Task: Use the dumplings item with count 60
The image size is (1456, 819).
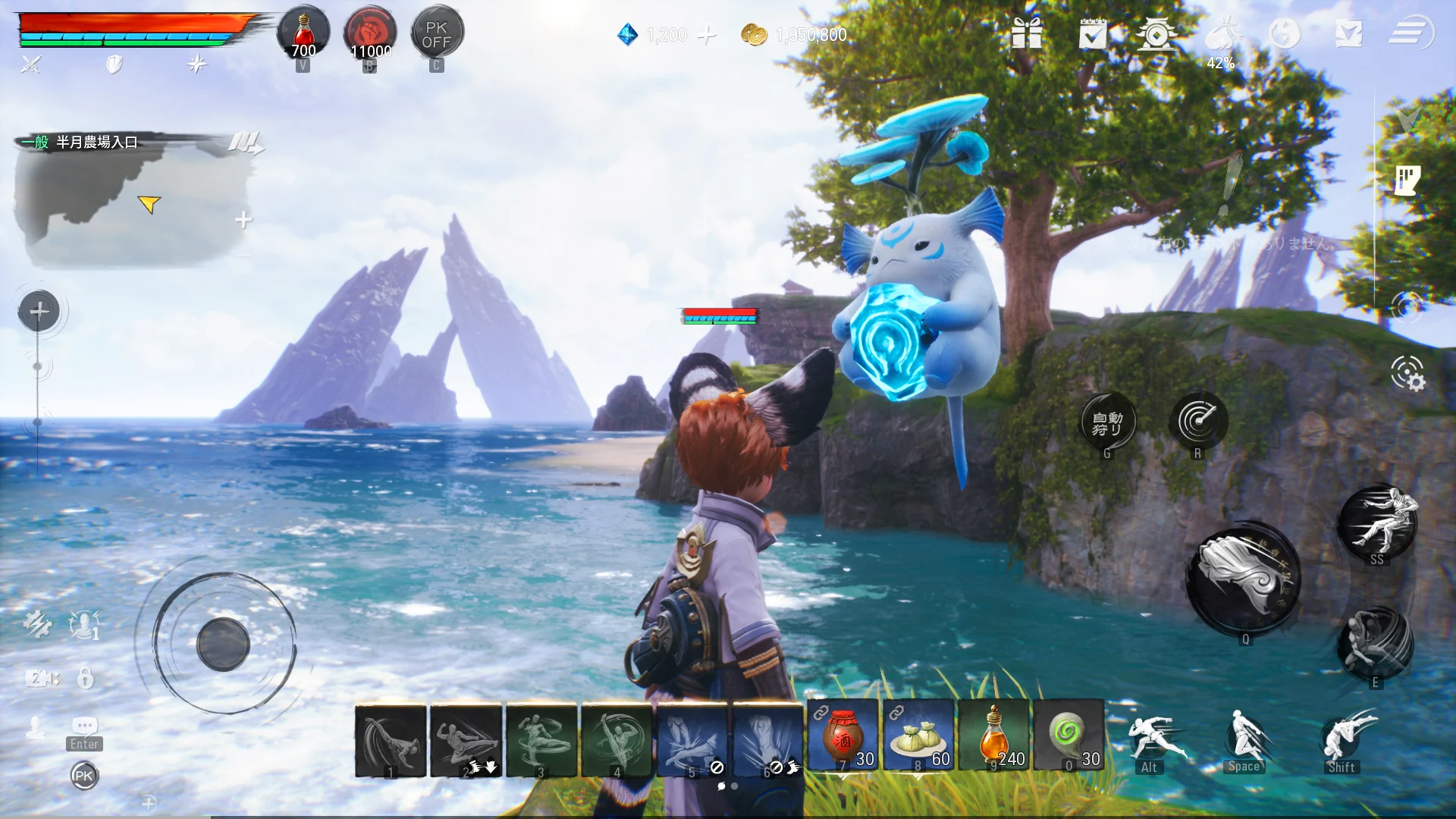Action: (x=918, y=736)
